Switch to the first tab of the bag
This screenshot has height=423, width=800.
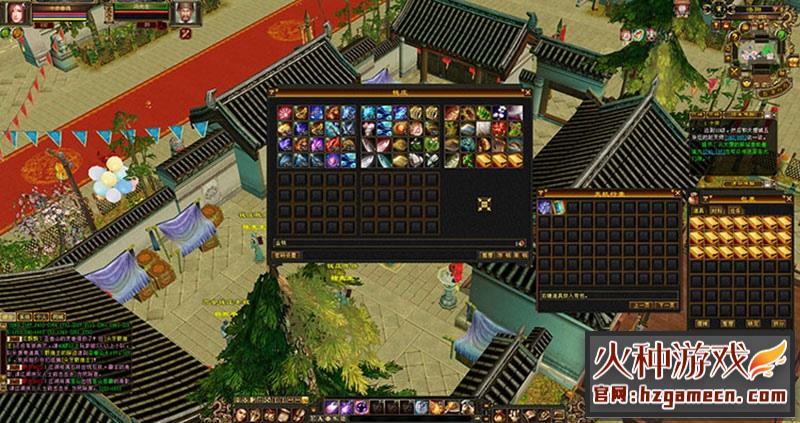pyautogui.click(x=699, y=211)
